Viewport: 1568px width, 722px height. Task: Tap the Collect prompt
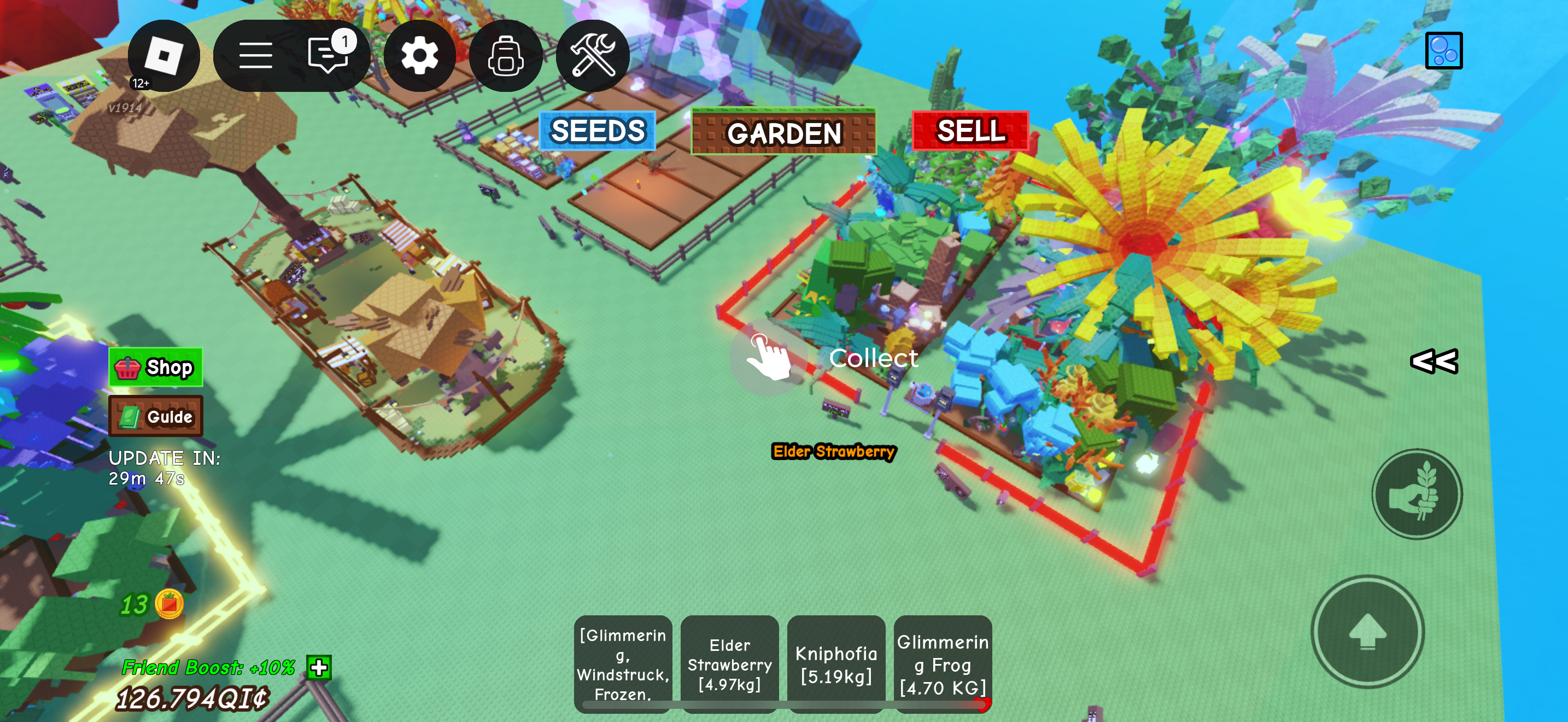769,357
